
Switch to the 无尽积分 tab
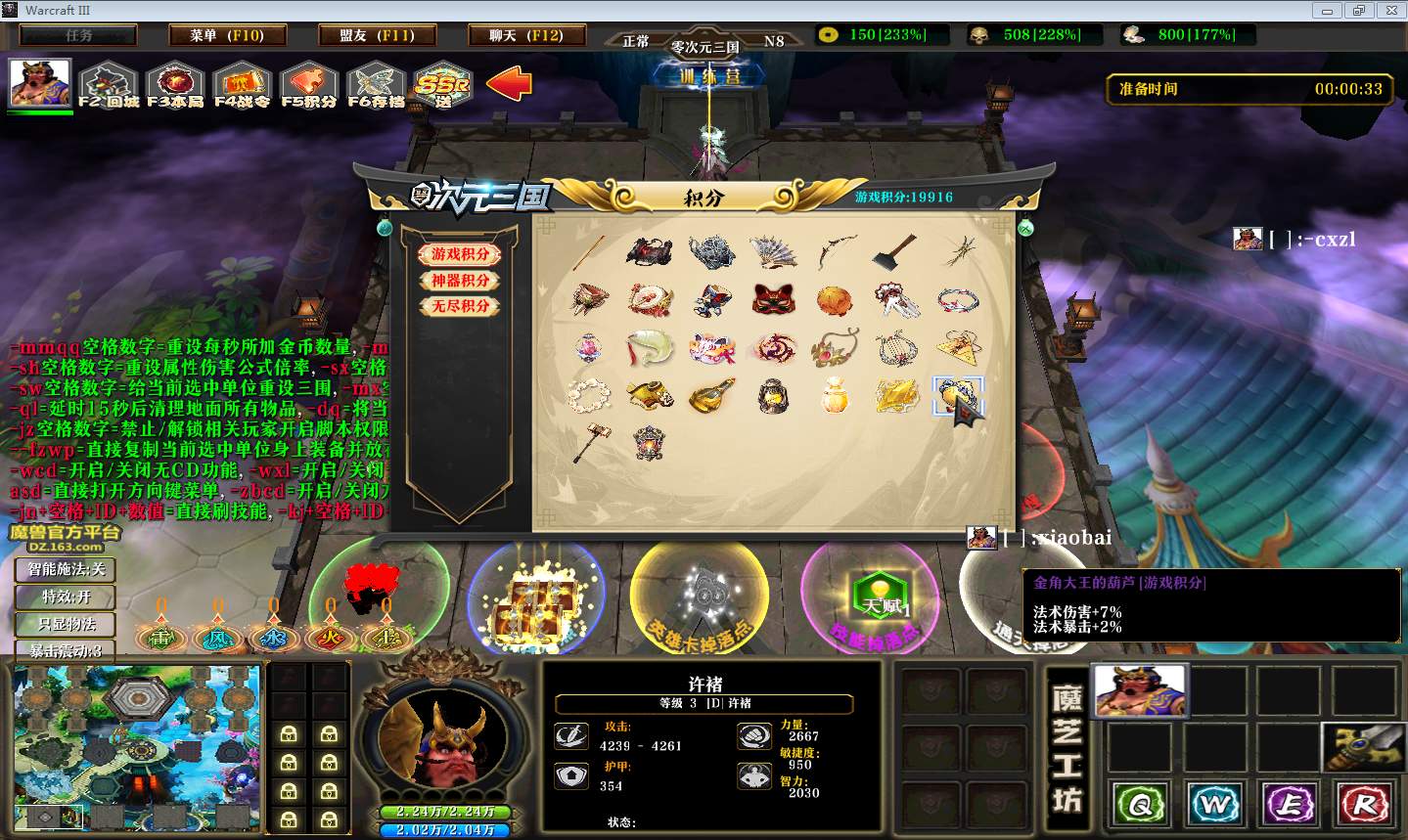point(461,306)
